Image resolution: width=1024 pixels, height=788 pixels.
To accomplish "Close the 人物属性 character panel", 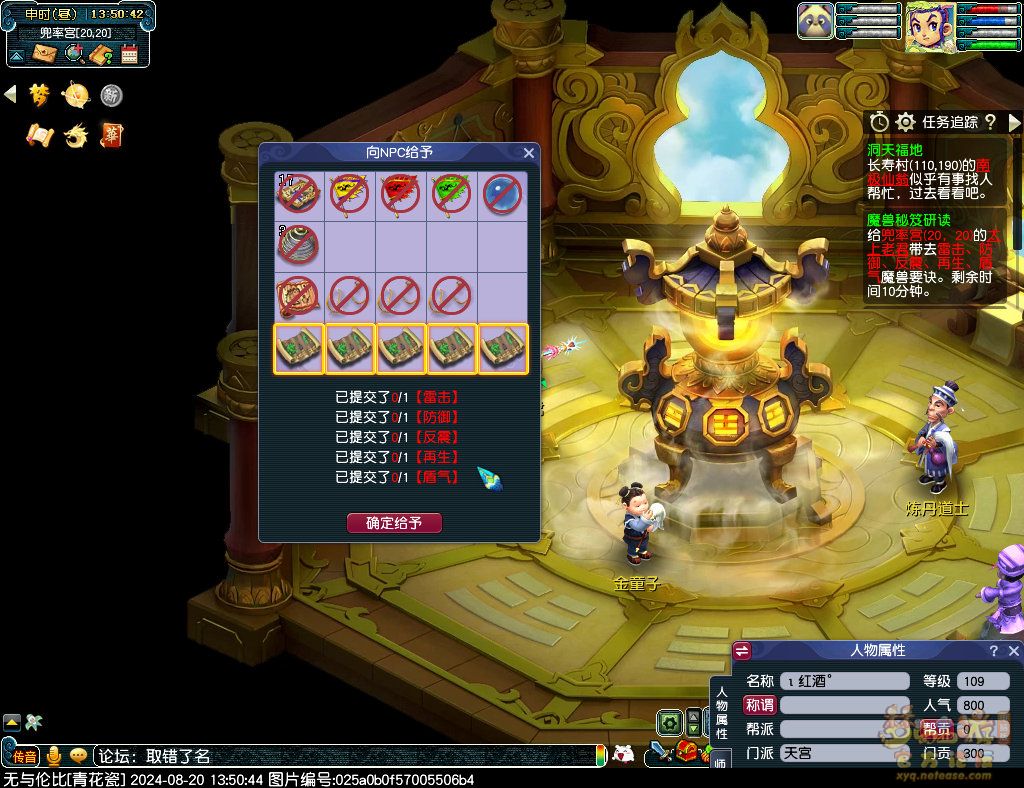I will pyautogui.click(x=1013, y=651).
